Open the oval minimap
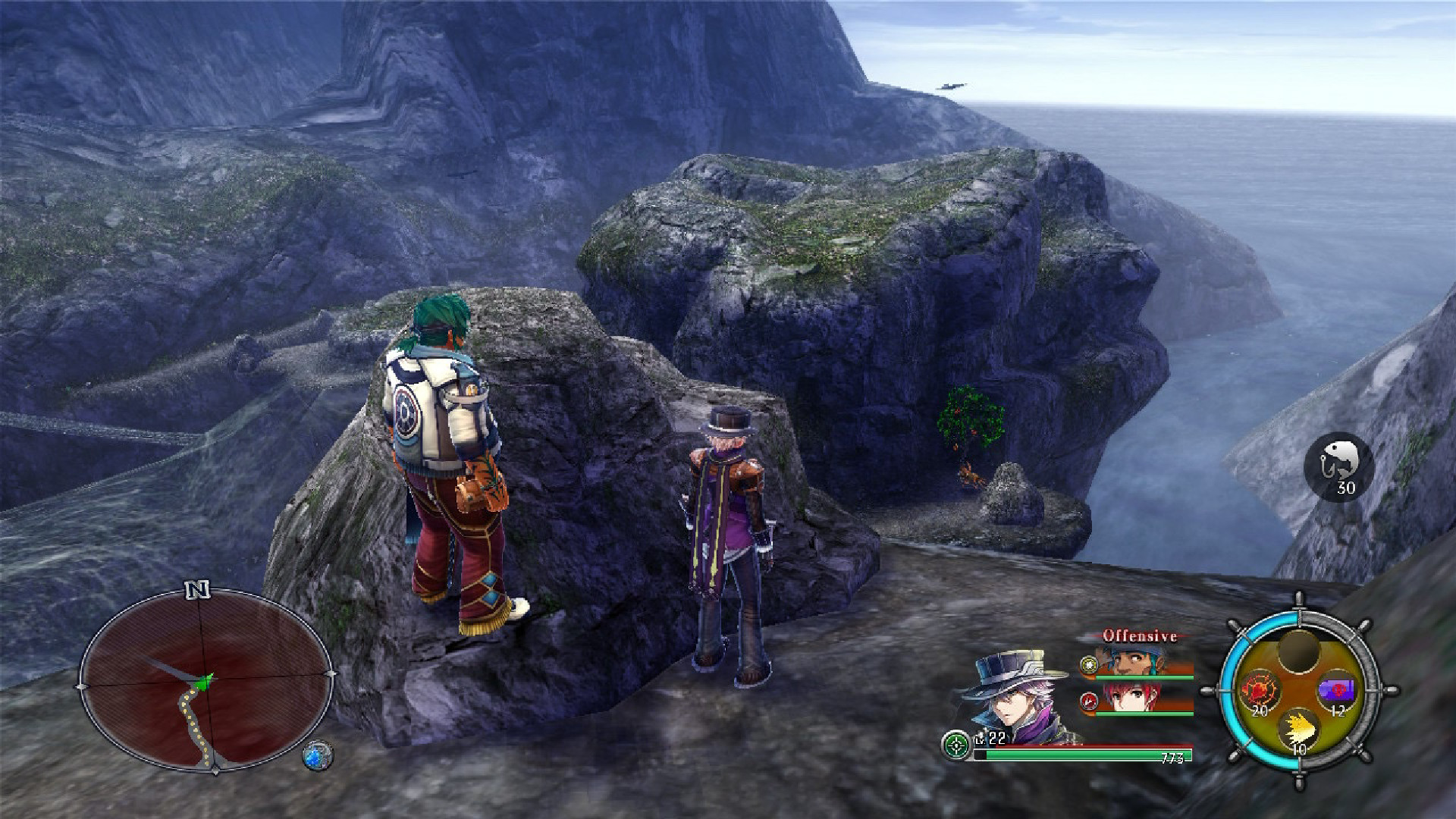Viewport: 1456px width, 819px height. [205, 681]
